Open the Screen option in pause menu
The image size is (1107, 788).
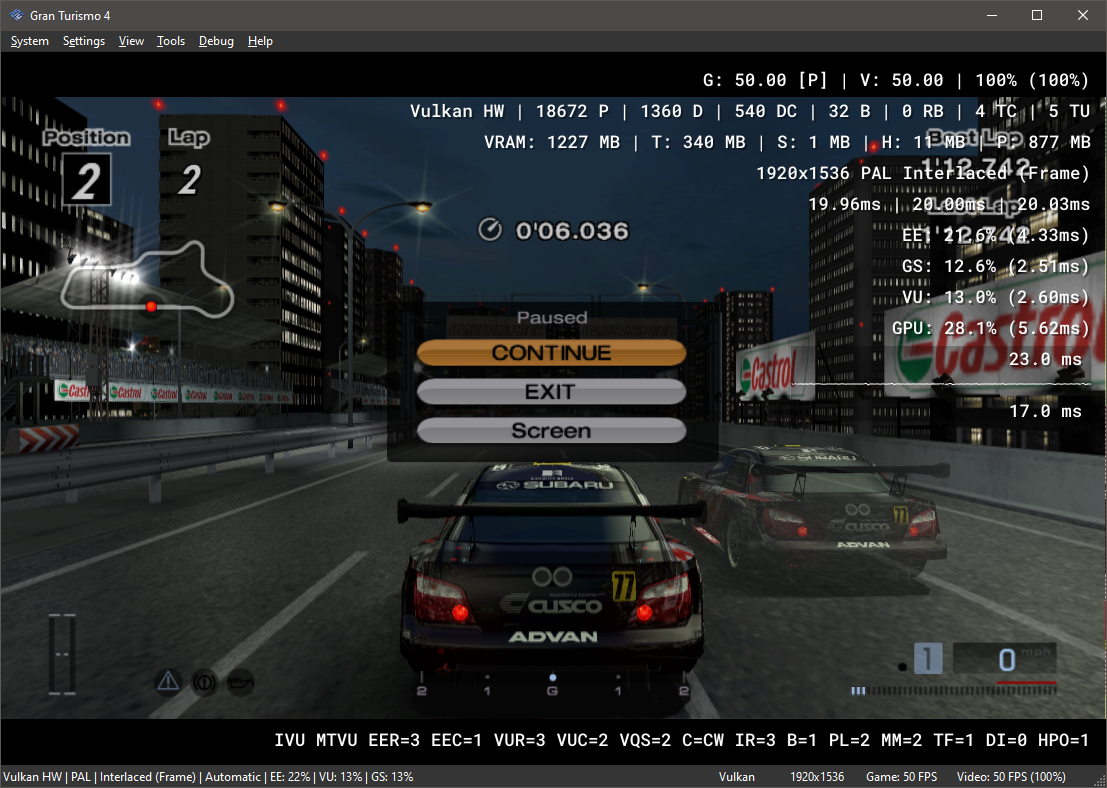pos(551,431)
